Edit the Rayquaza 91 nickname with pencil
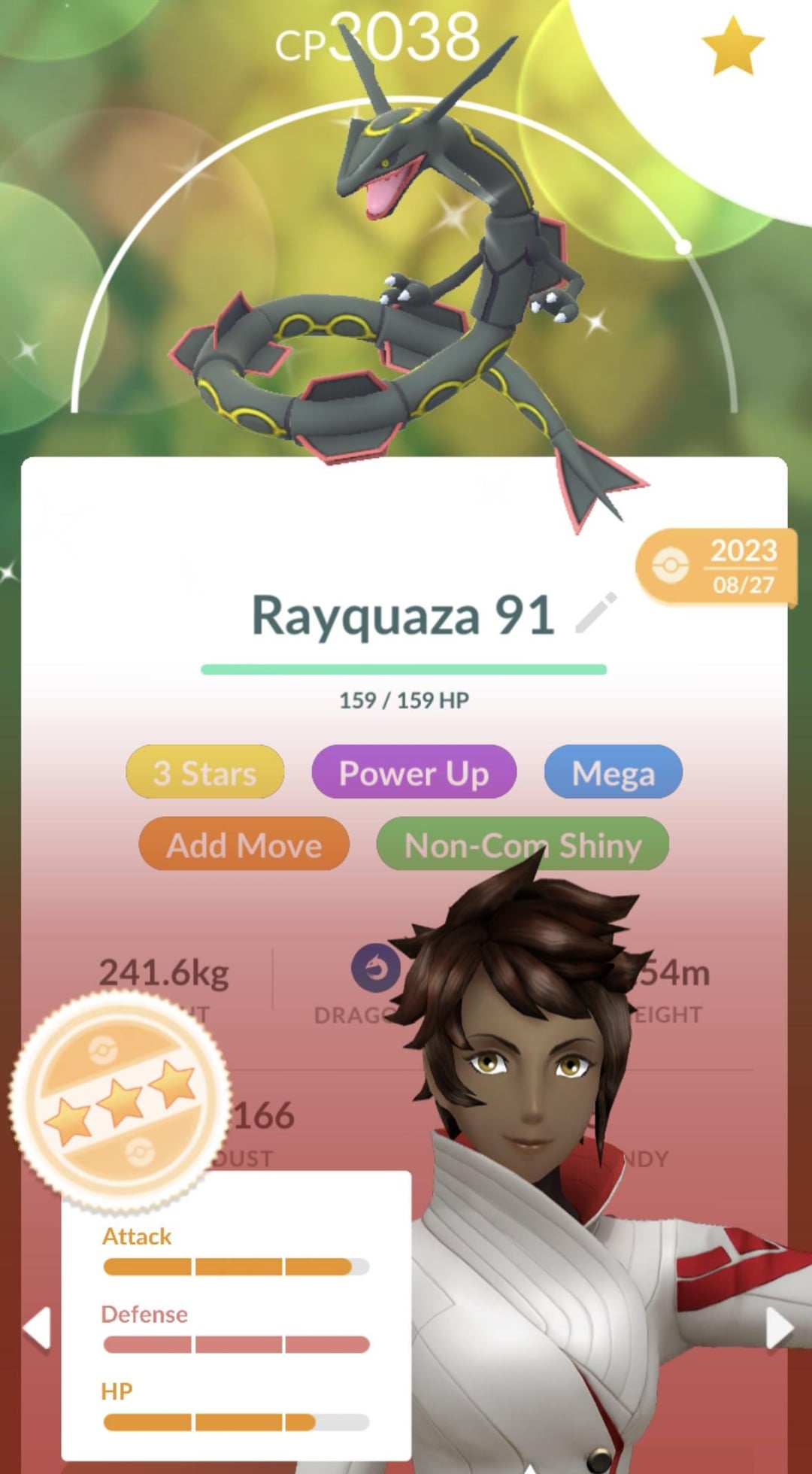812x1474 pixels. tap(596, 613)
